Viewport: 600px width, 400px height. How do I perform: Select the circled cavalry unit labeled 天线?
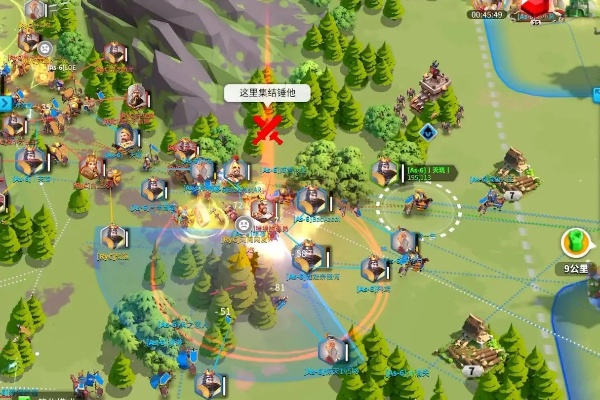coord(418,204)
